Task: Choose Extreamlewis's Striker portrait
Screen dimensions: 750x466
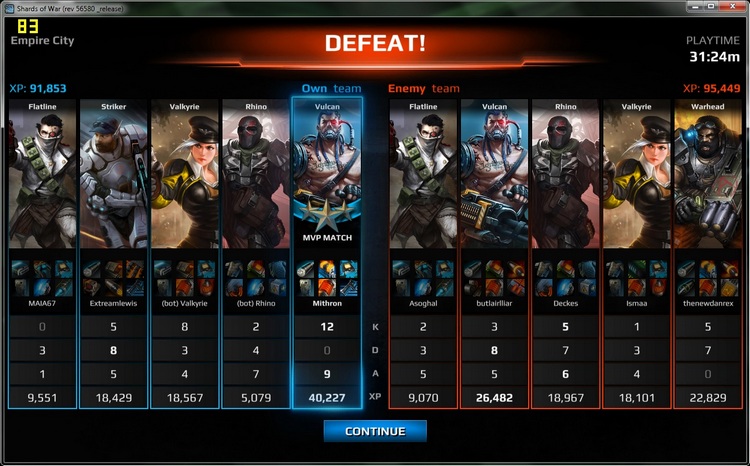Action: coord(114,180)
